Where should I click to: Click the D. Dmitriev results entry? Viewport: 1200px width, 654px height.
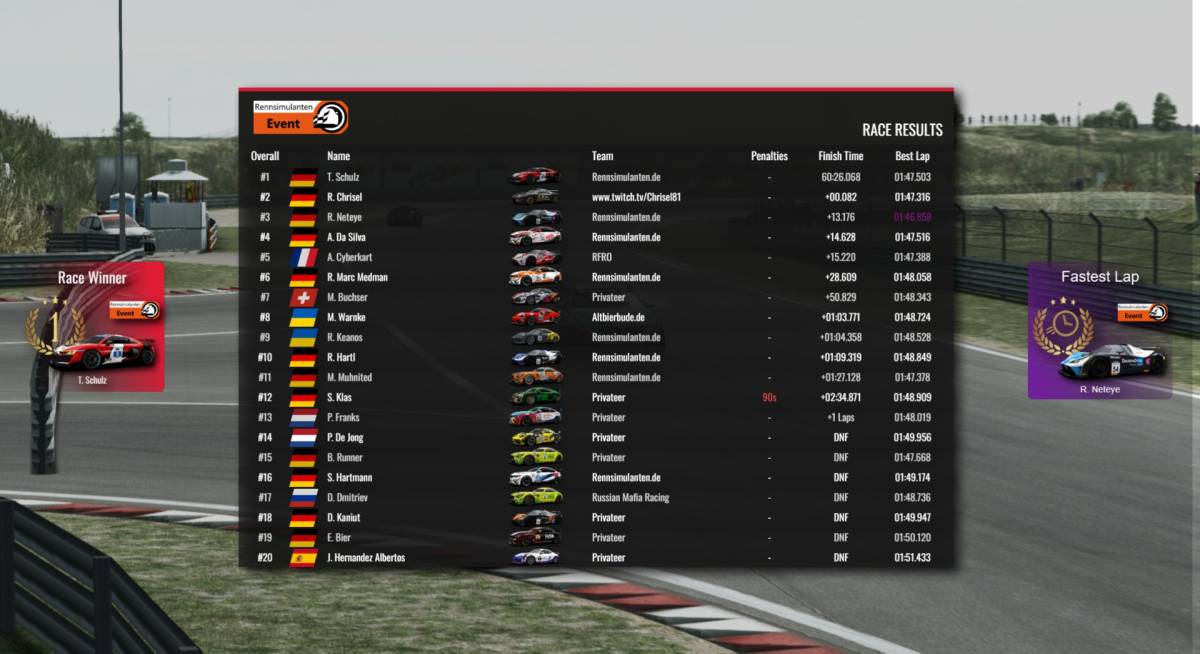596,497
